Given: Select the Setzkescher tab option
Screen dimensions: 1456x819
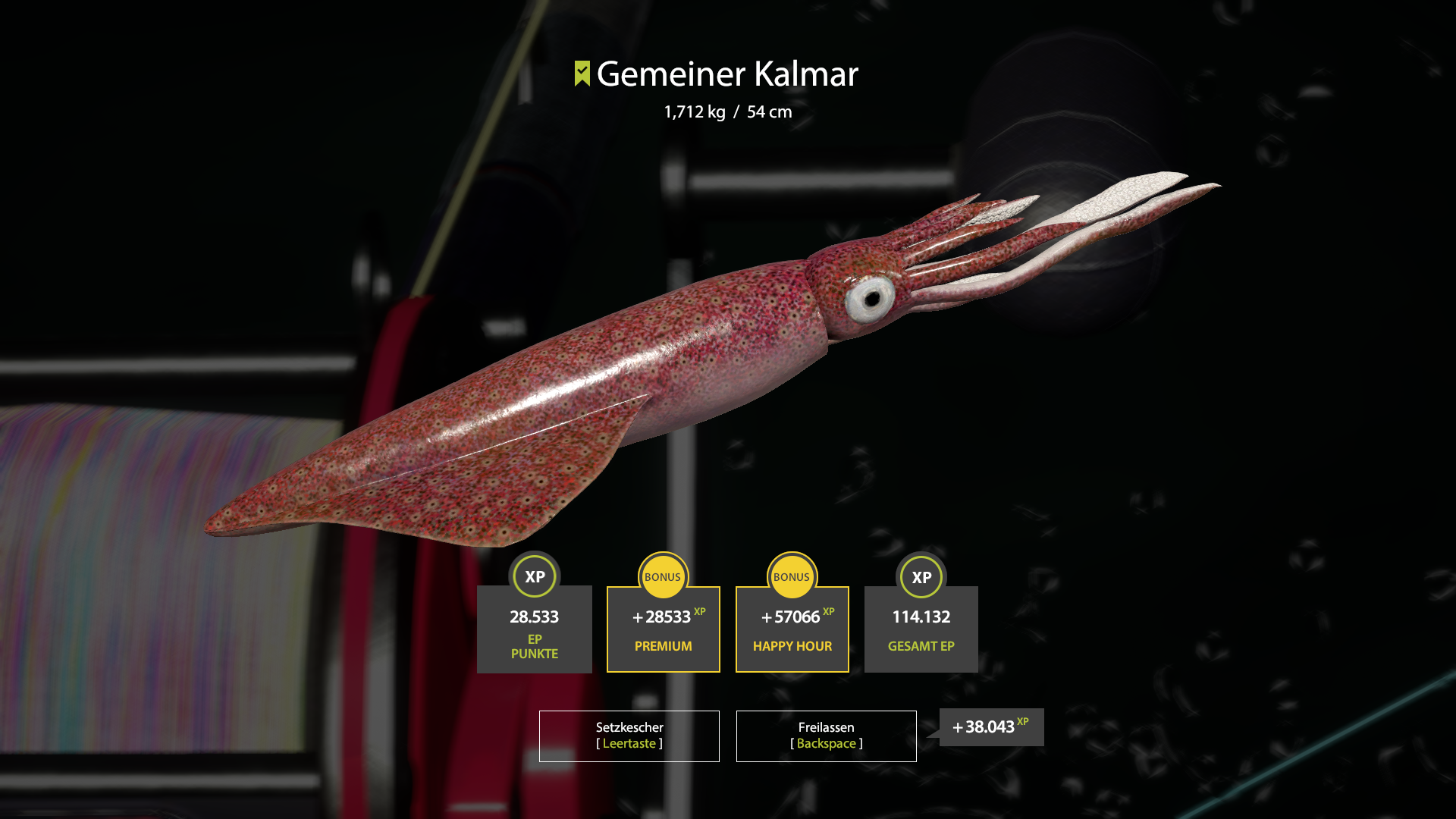Looking at the screenshot, I should [629, 735].
